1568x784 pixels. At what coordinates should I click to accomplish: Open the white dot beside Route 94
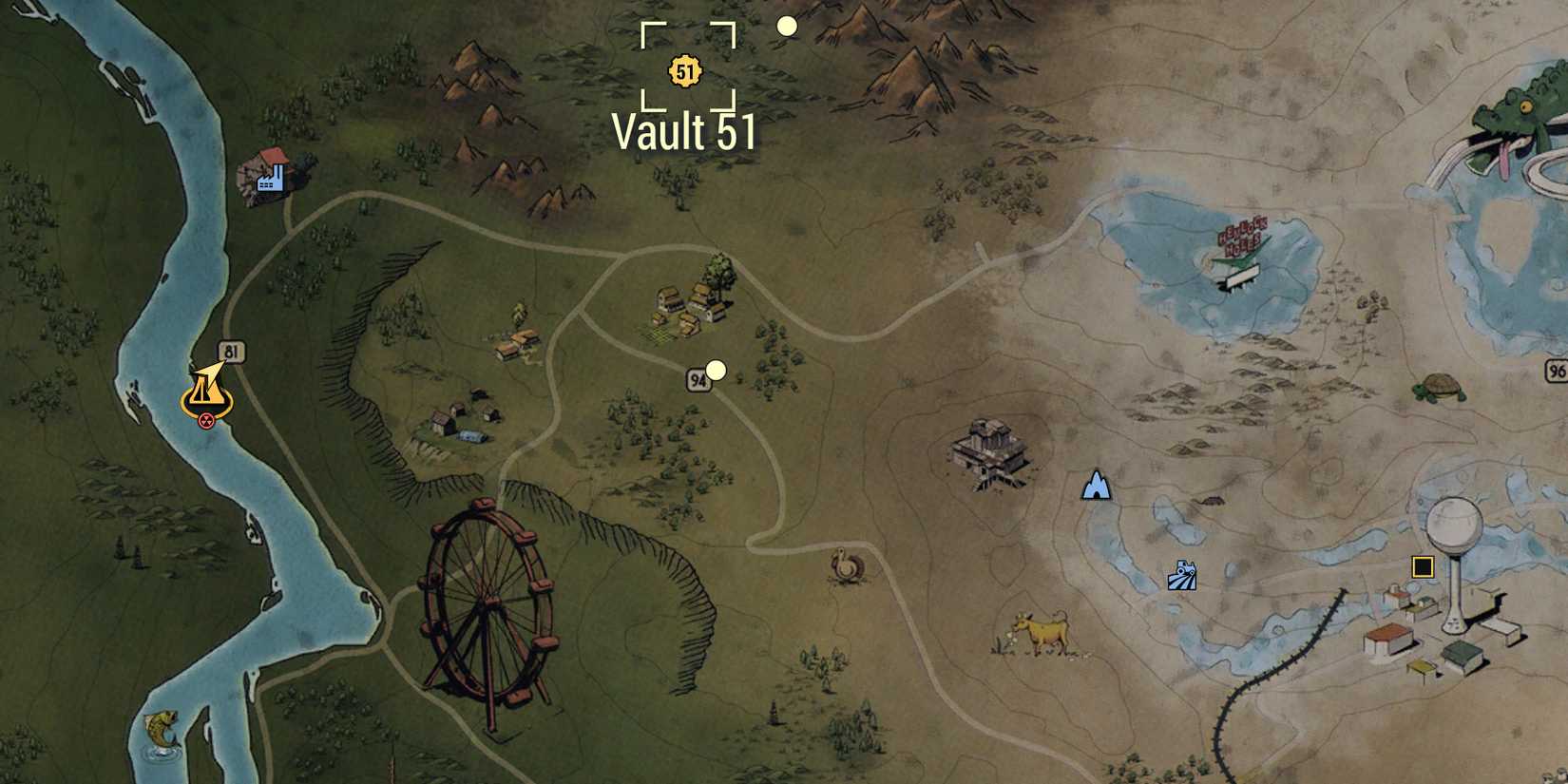click(x=715, y=370)
